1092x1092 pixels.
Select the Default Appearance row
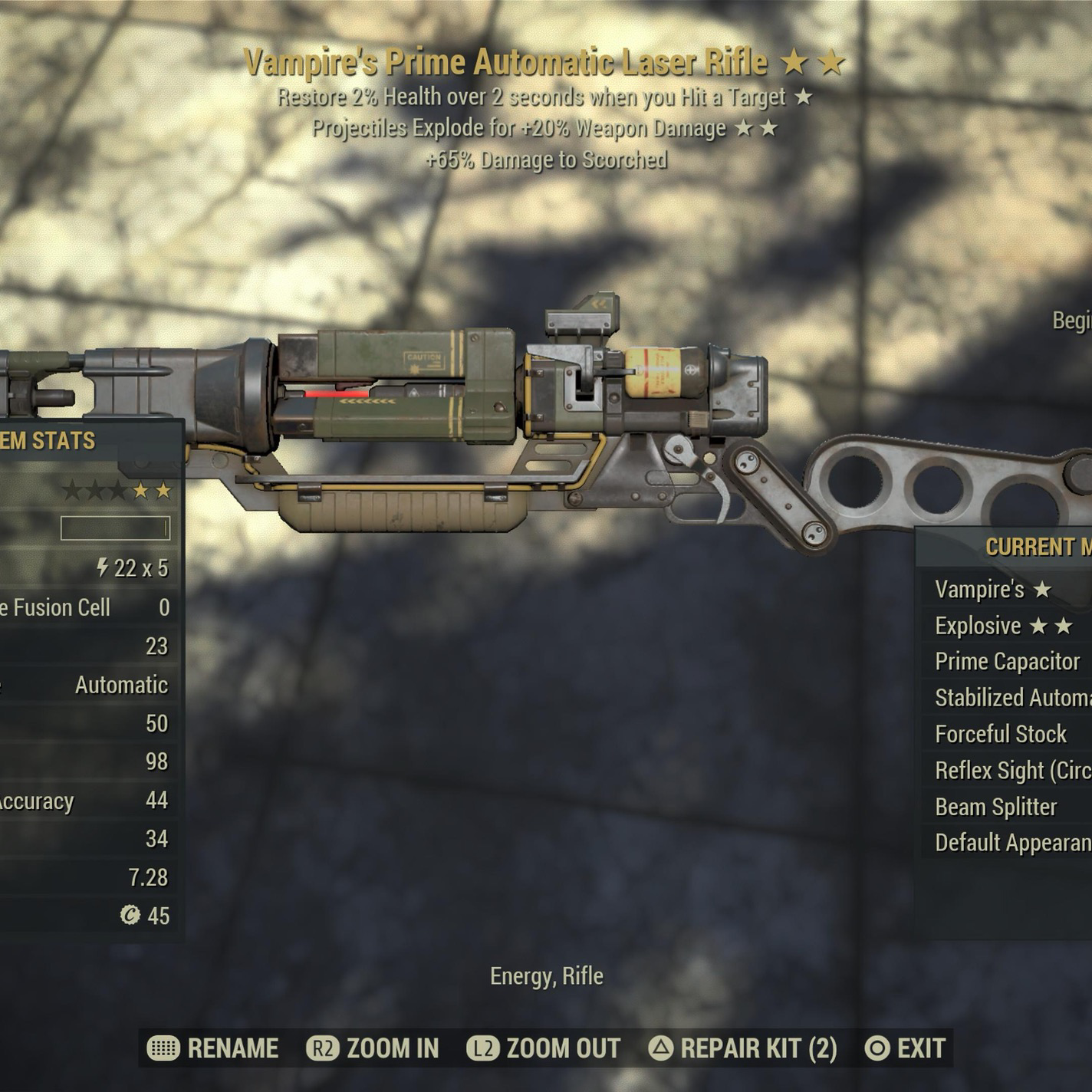(x=1012, y=843)
